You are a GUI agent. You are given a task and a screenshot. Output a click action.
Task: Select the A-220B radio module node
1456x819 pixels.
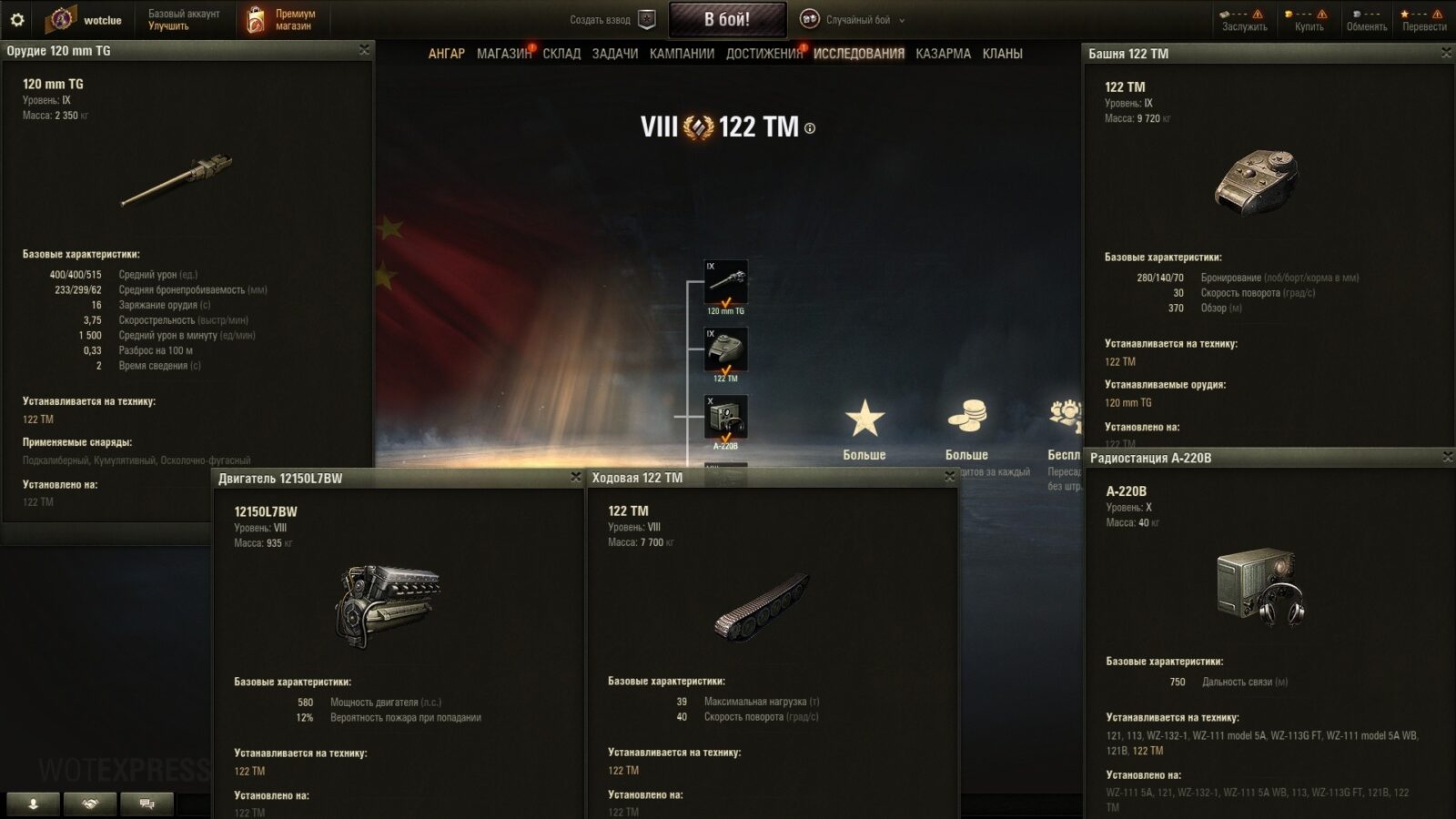click(725, 418)
